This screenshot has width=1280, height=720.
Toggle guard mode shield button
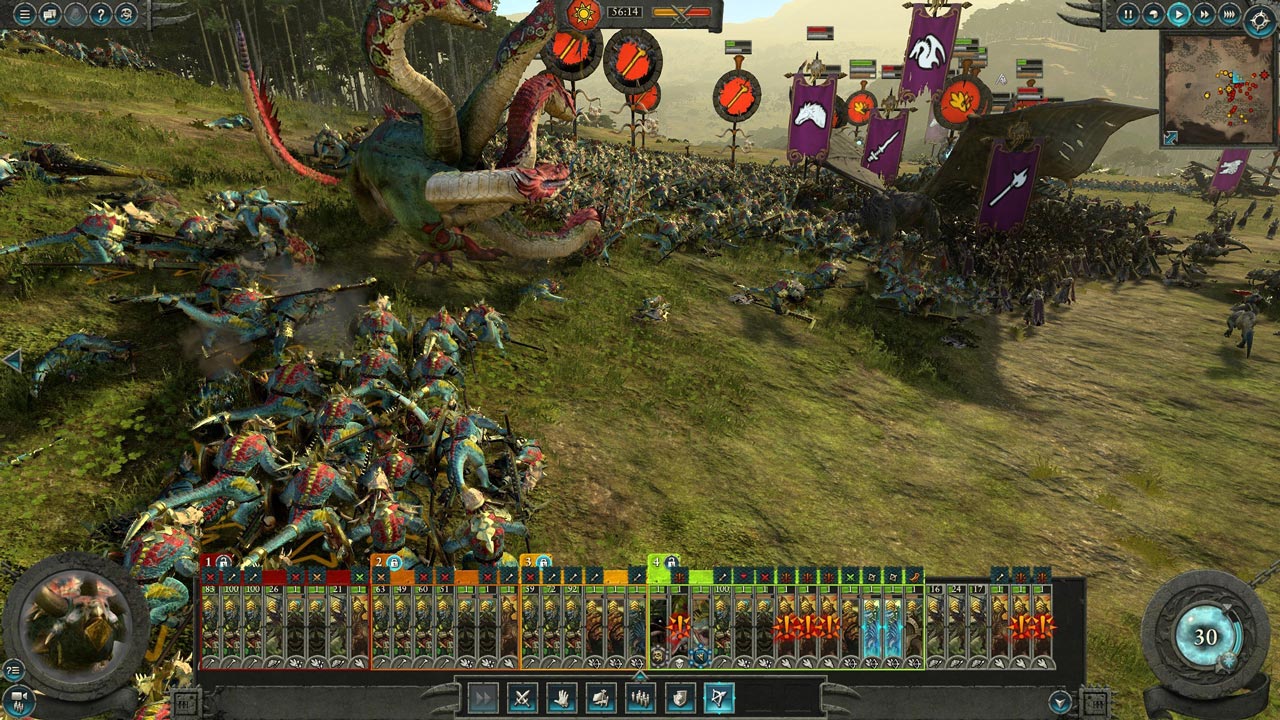679,698
